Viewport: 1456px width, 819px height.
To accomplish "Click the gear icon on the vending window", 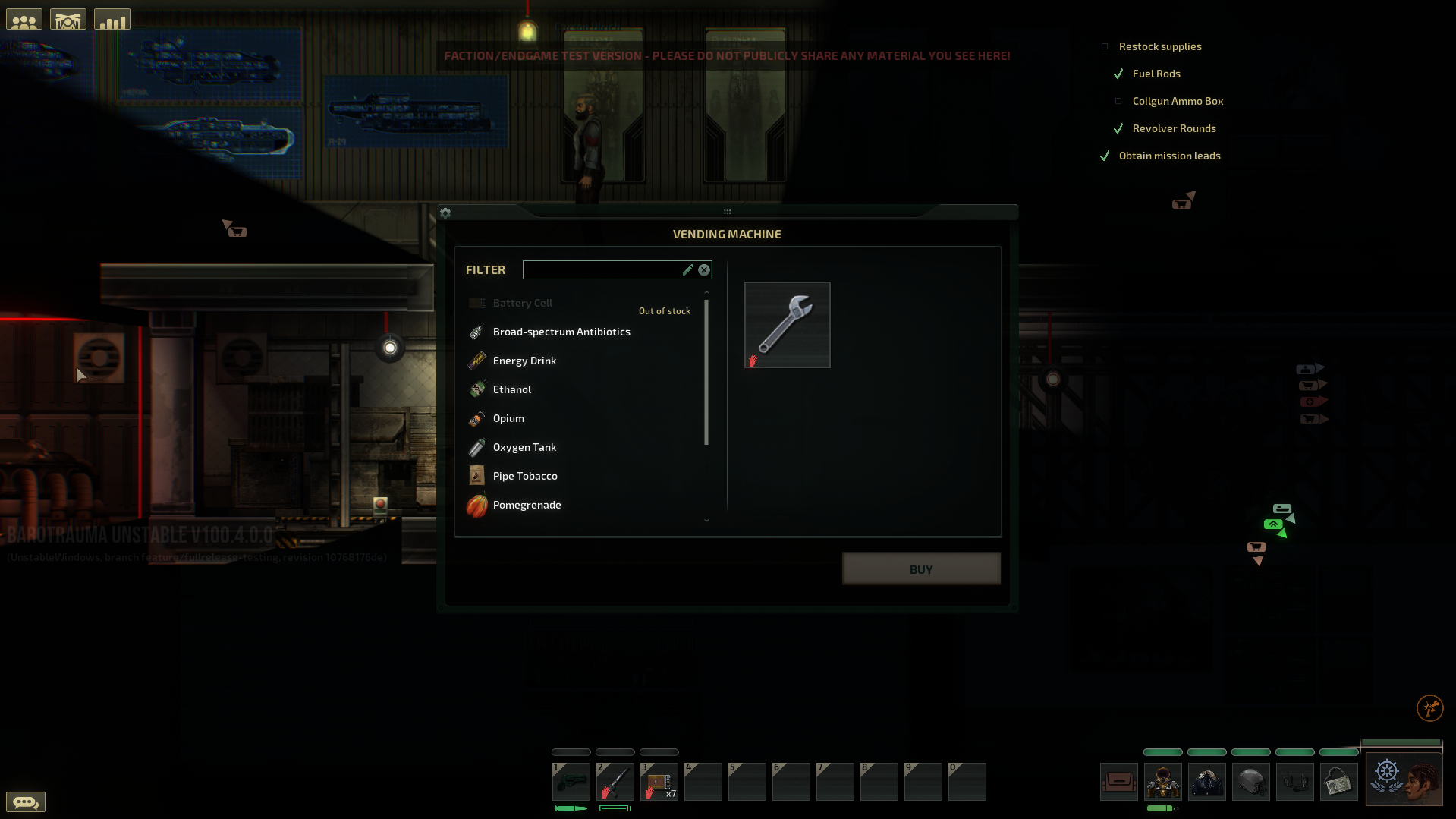I will (445, 213).
